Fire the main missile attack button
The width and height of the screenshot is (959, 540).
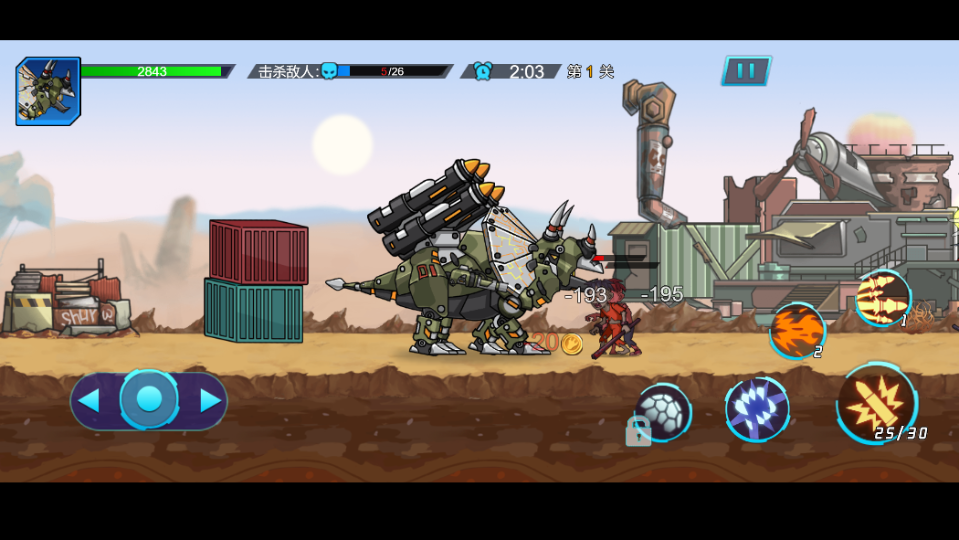click(876, 402)
